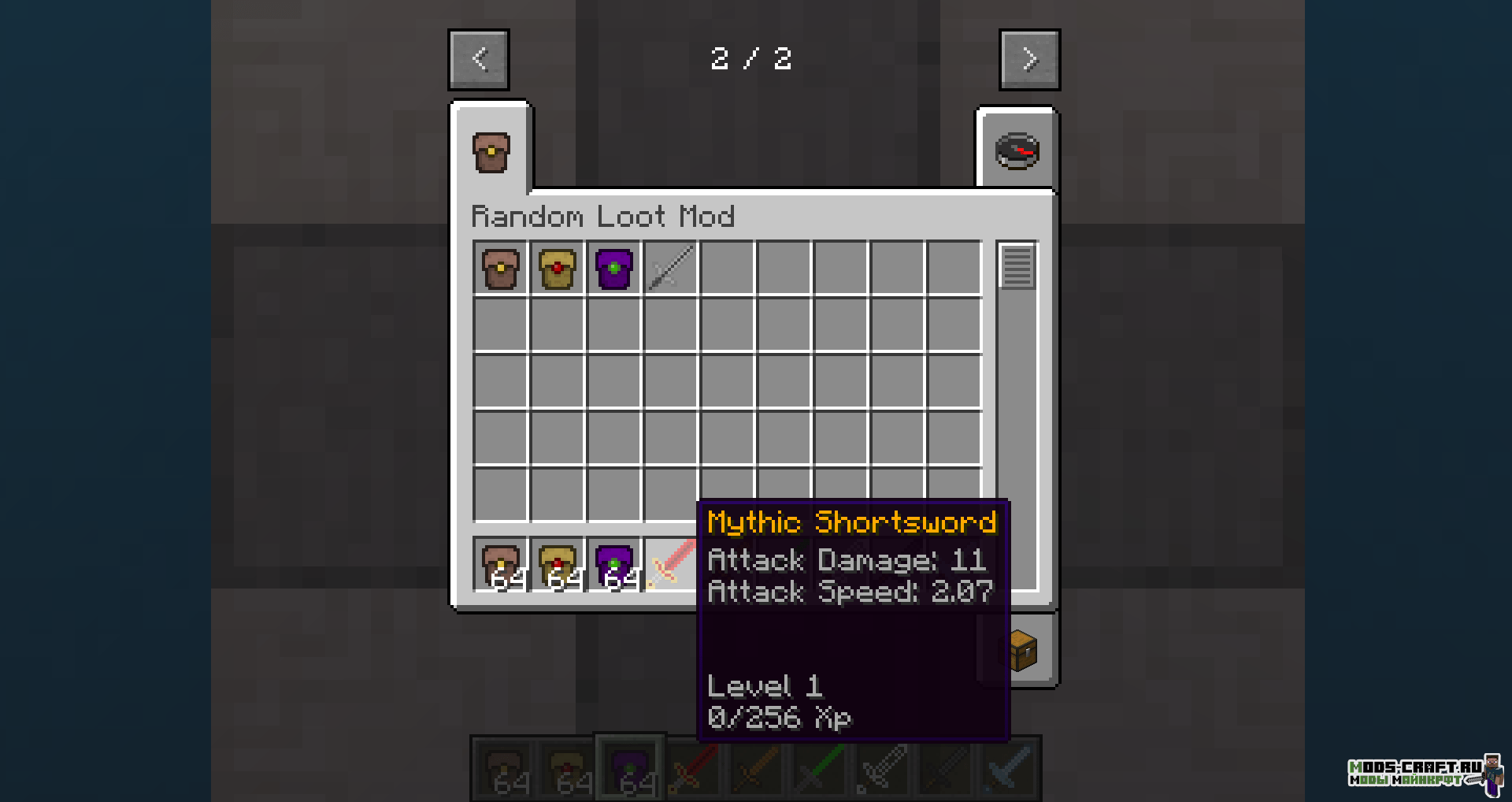
Task: Click the stack of 64 purple loot cases
Action: pos(614,564)
